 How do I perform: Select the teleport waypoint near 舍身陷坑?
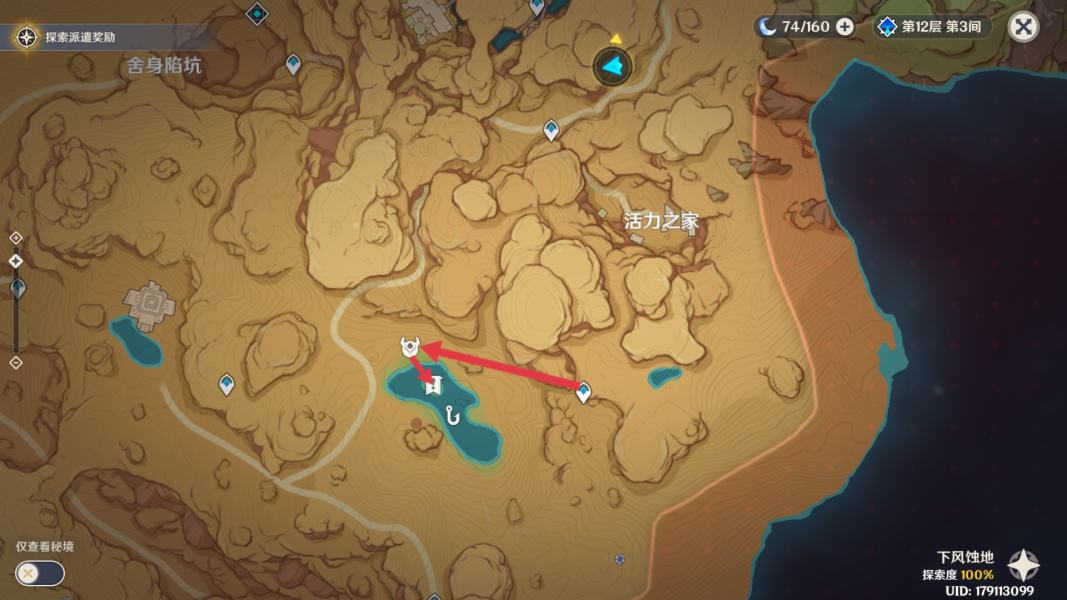[x=293, y=65]
